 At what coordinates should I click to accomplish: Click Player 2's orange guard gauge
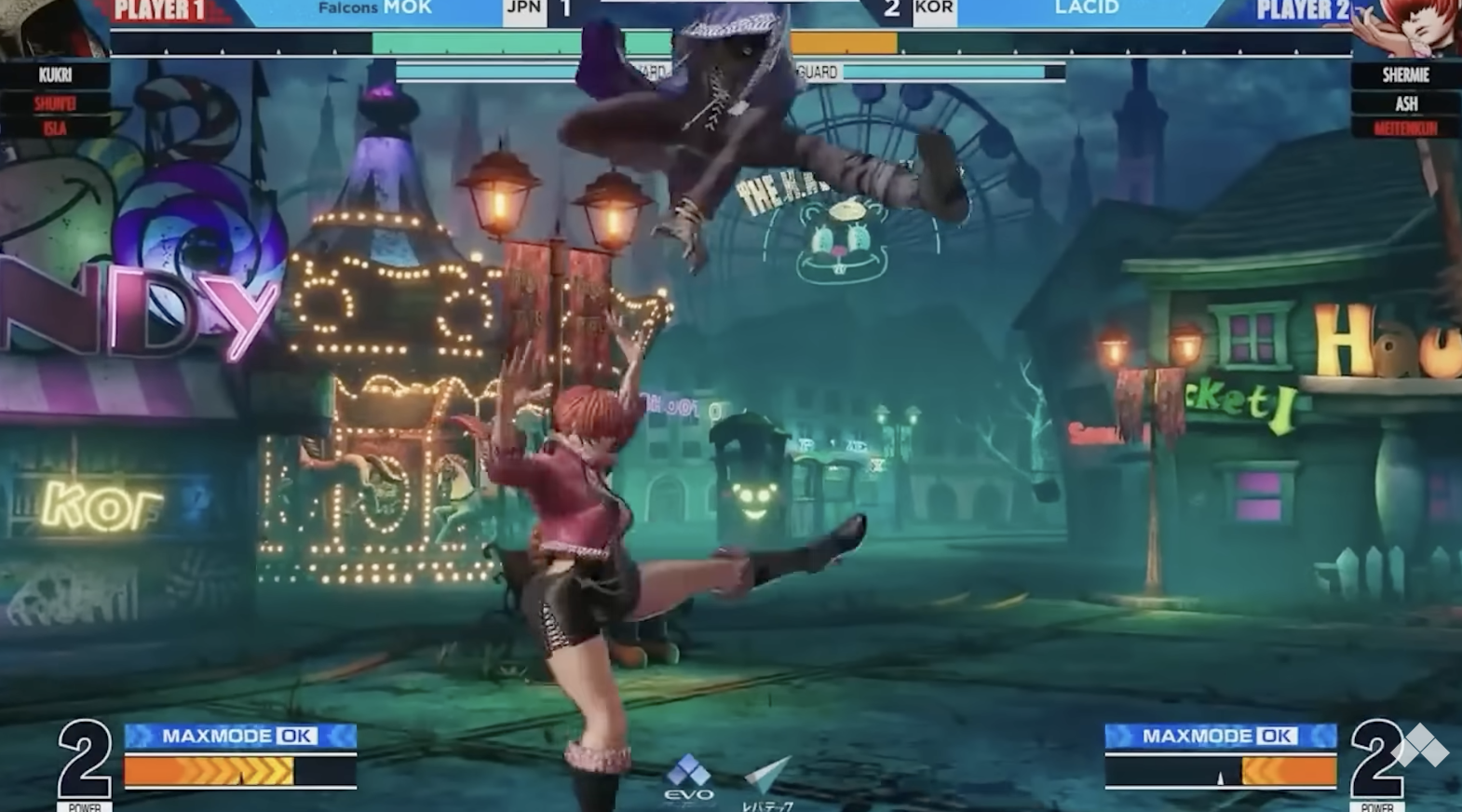[843, 41]
